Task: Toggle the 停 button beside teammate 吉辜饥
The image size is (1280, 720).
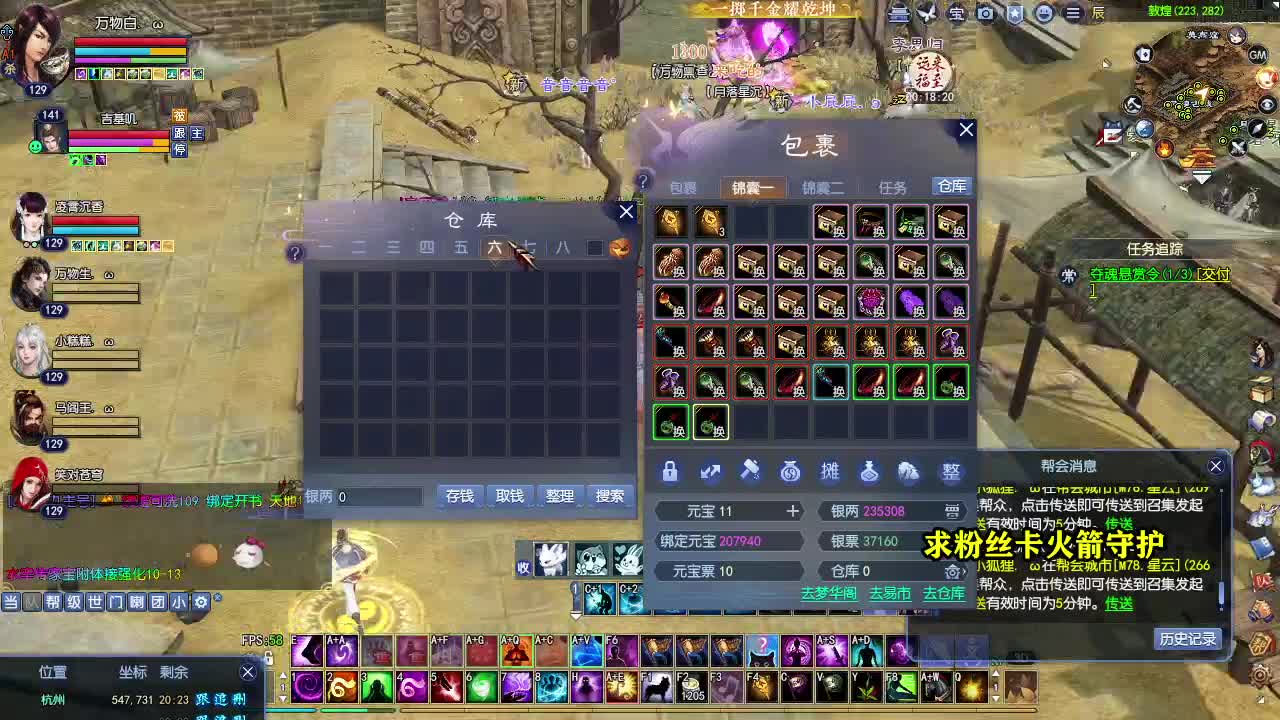Action: click(x=180, y=150)
